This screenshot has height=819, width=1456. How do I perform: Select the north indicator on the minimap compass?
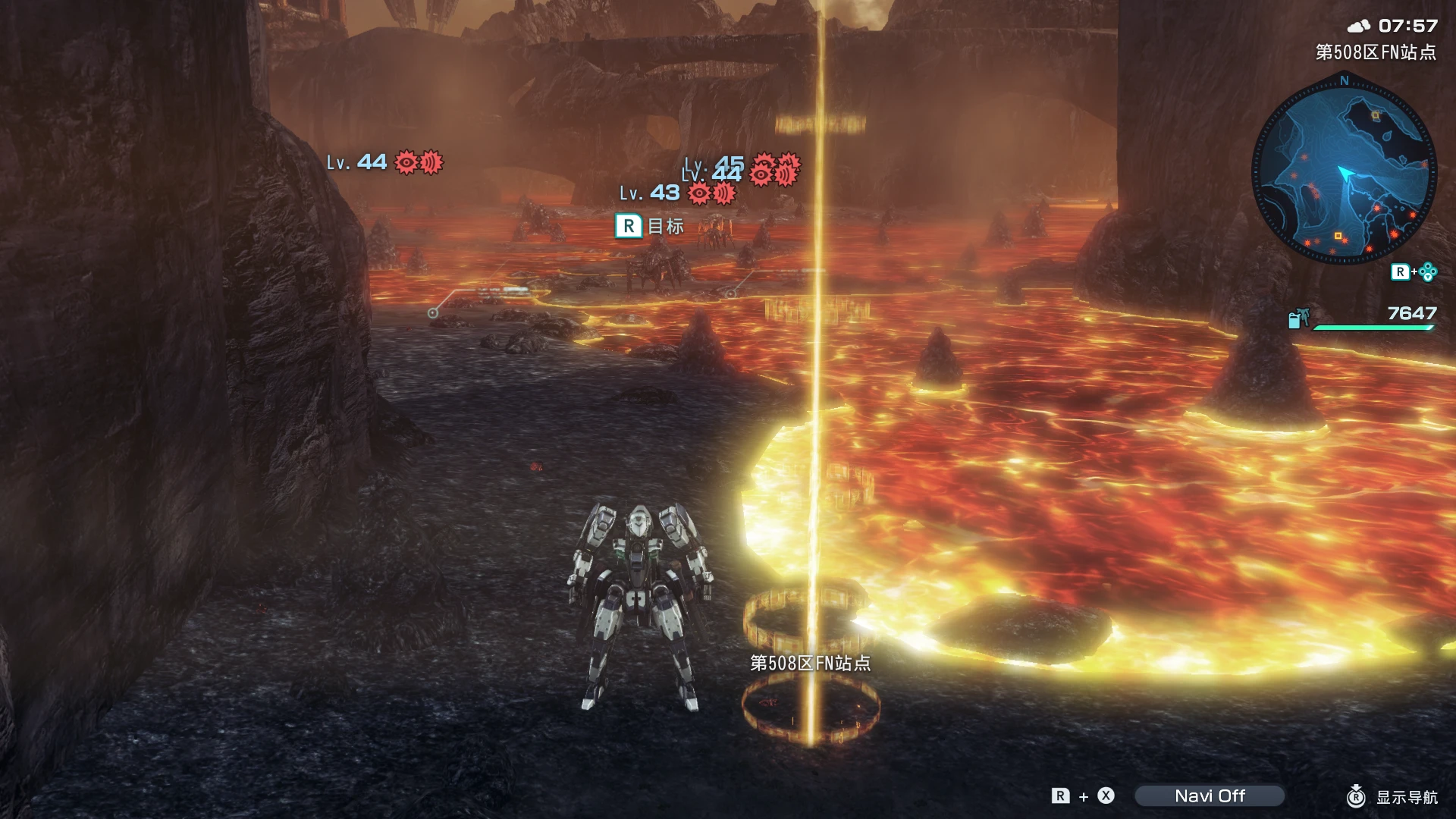tap(1345, 81)
